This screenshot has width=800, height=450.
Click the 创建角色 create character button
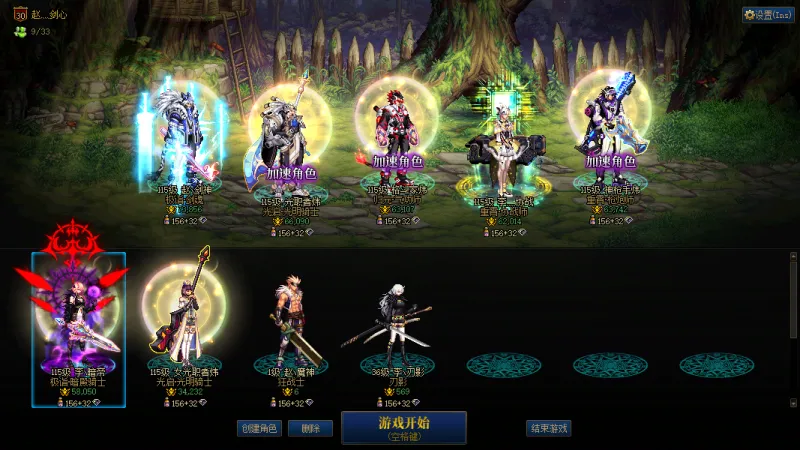(258, 428)
